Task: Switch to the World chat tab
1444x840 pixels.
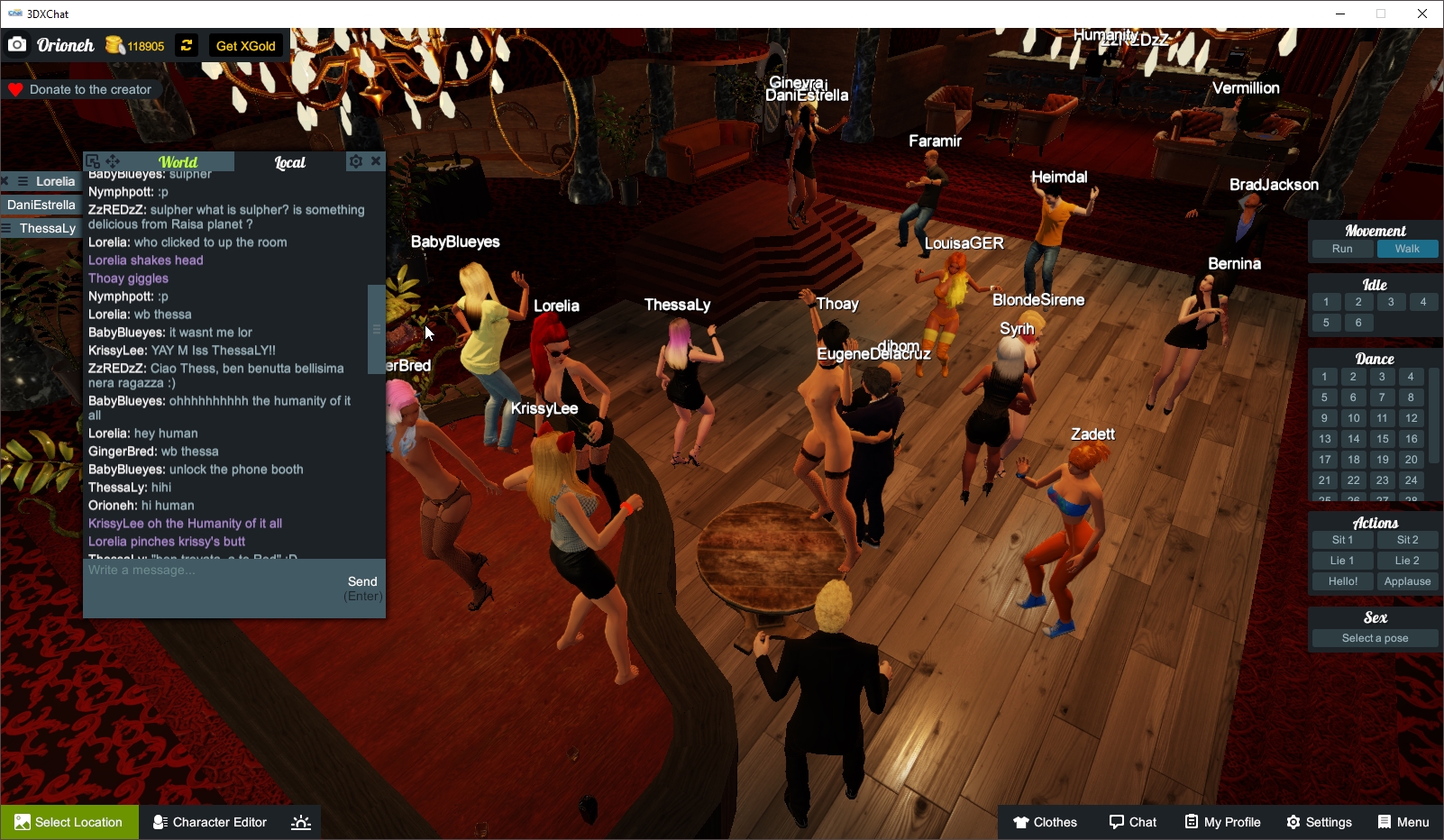Action: (x=178, y=162)
